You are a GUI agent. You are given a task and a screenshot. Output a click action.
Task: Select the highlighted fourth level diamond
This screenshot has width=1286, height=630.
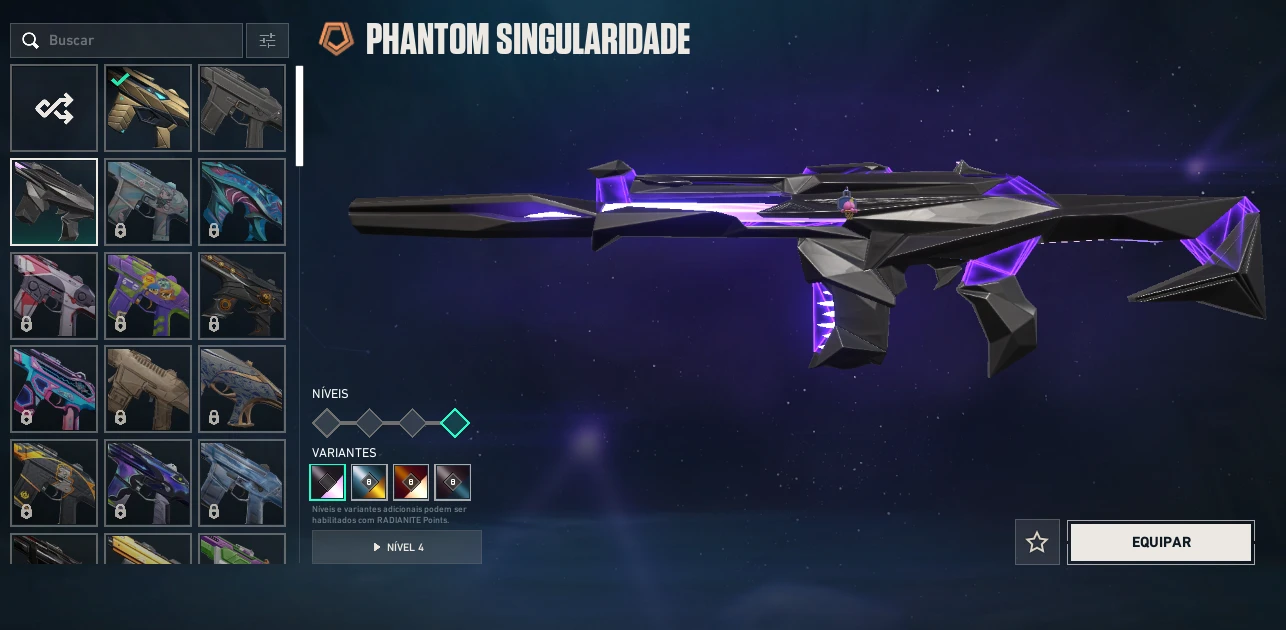point(455,423)
